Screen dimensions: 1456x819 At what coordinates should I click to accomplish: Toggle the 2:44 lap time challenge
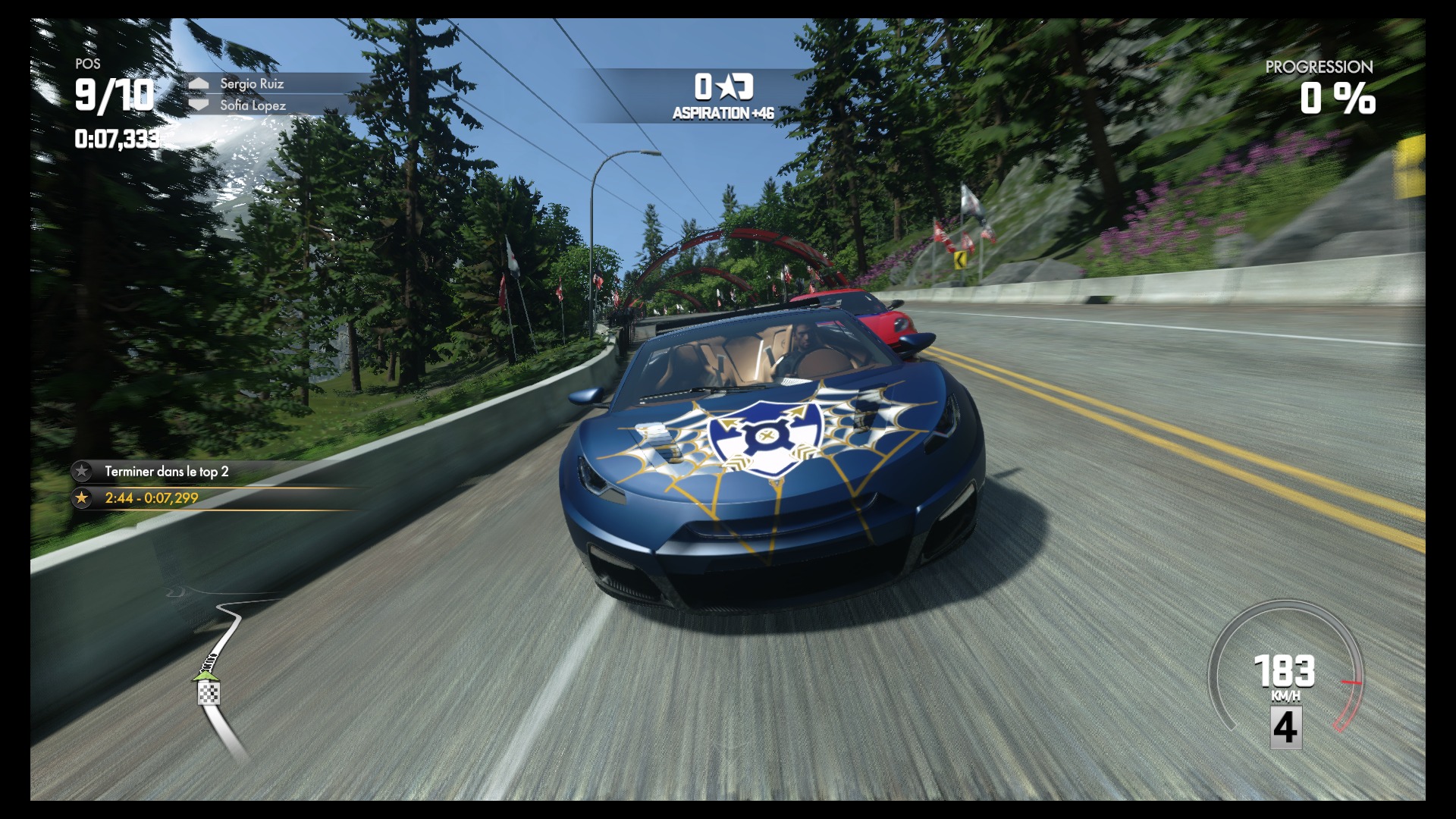[150, 498]
